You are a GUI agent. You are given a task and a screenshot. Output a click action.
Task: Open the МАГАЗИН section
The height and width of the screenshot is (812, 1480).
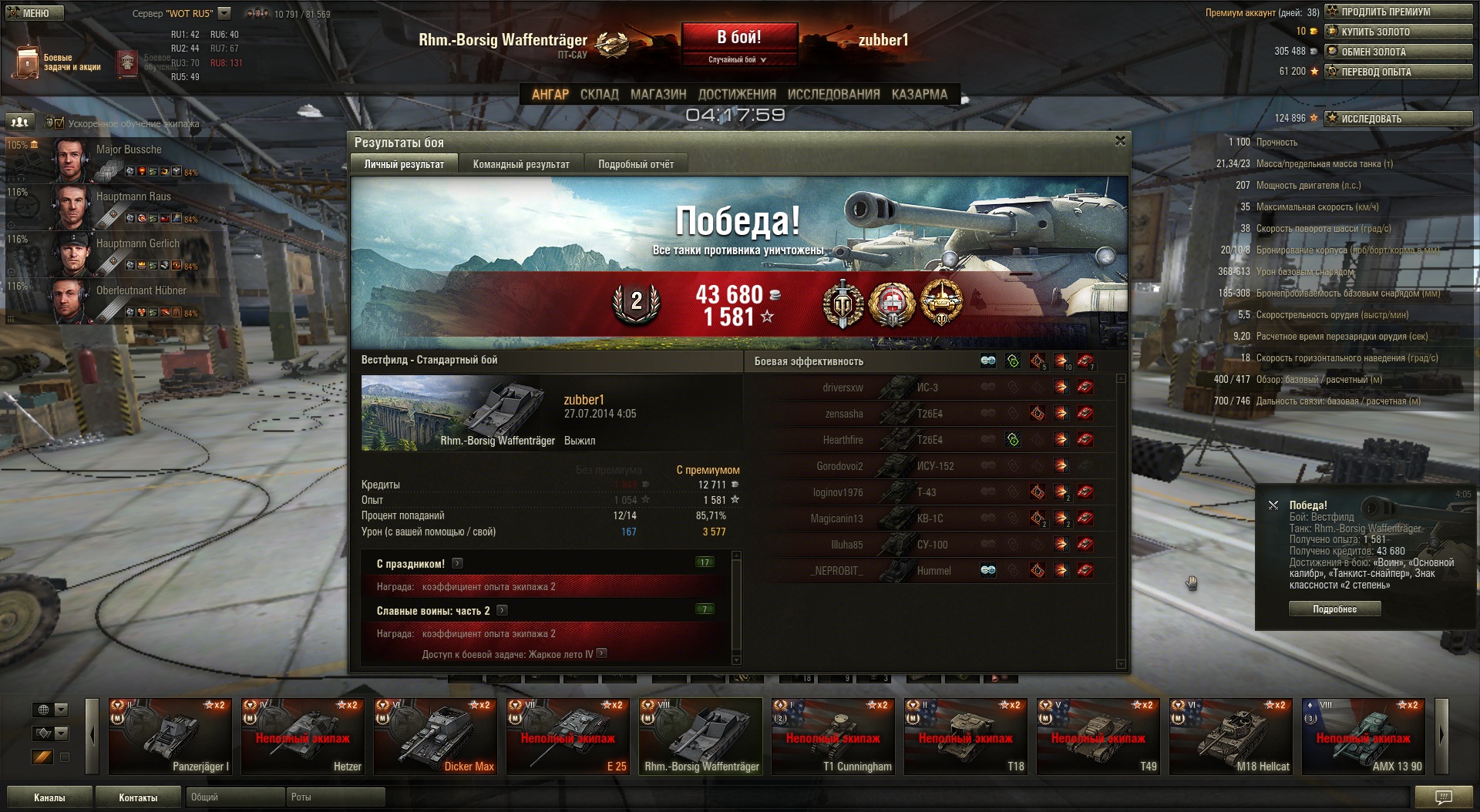pos(658,94)
